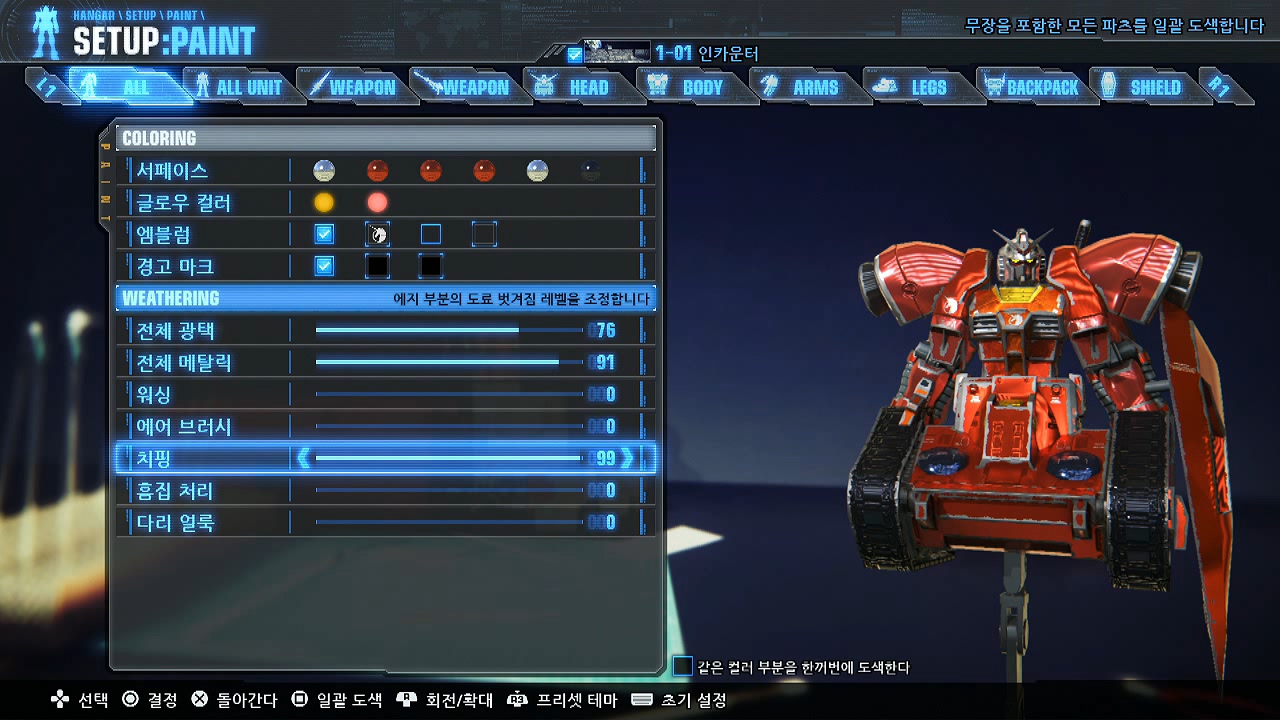The height and width of the screenshot is (720, 1280).
Task: Open the LEGS paint tab
Action: click(916, 88)
